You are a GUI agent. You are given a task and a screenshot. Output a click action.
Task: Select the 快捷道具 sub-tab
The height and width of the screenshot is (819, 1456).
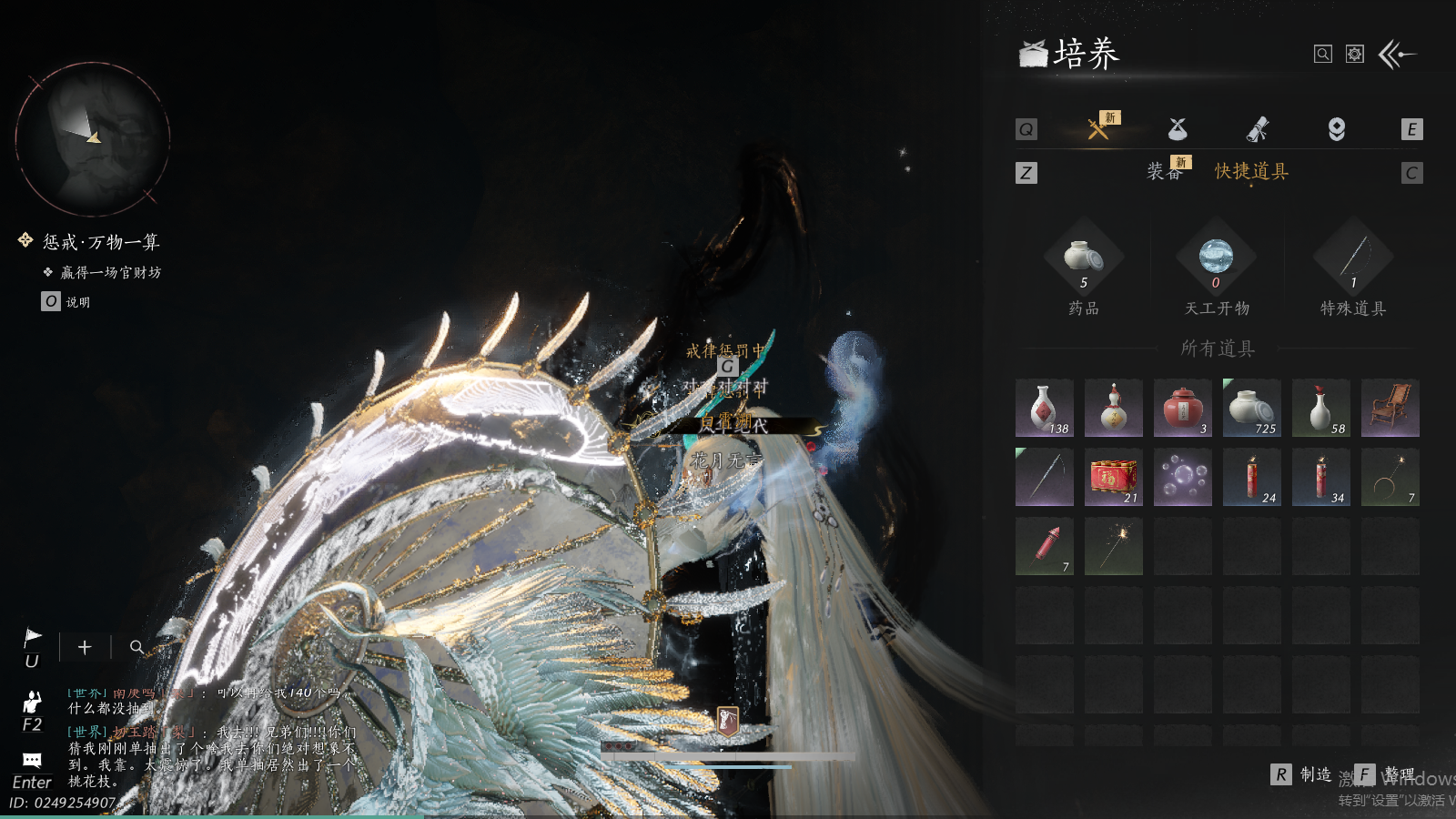coord(1251,171)
